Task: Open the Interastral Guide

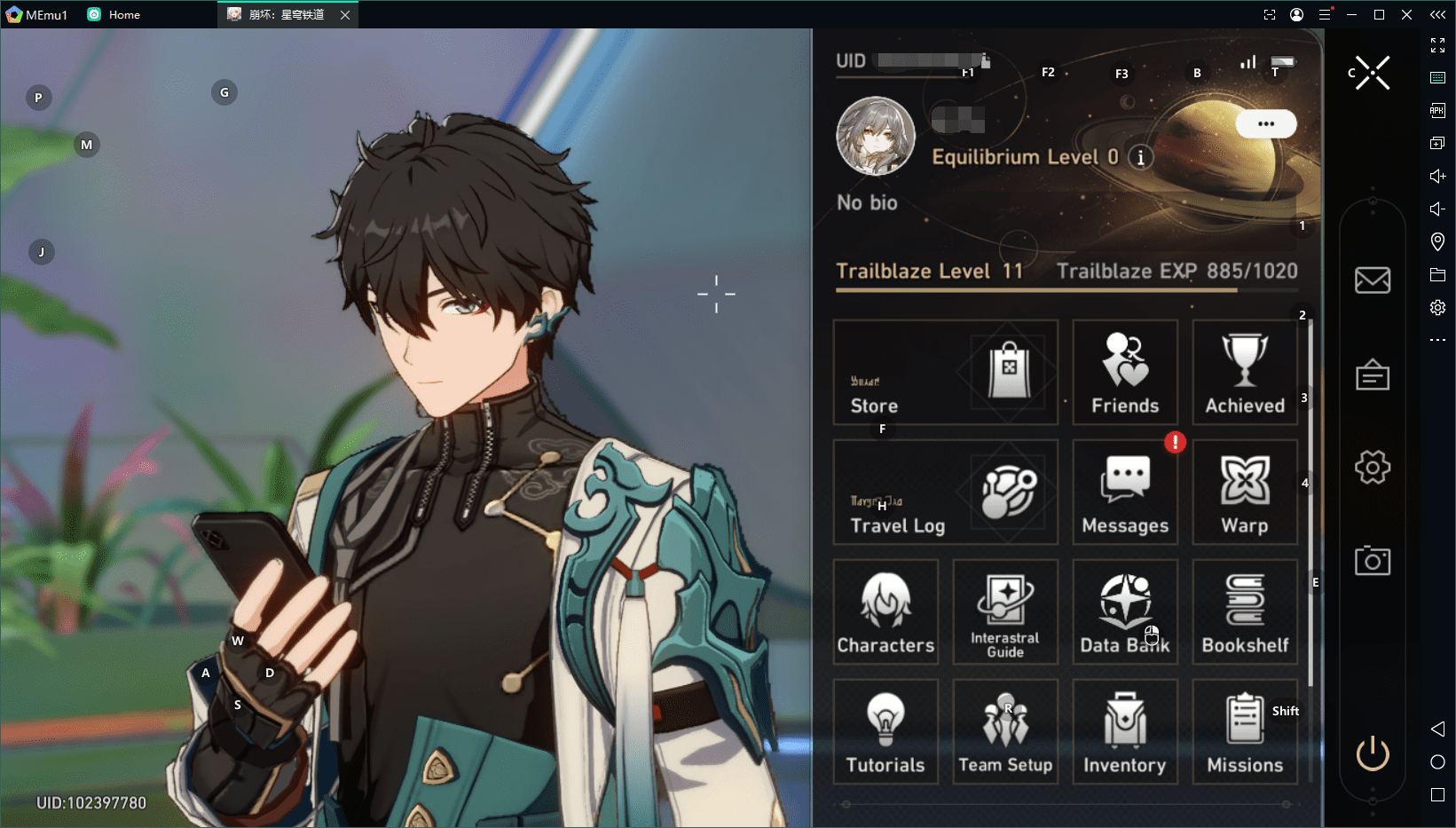Action: [1005, 611]
